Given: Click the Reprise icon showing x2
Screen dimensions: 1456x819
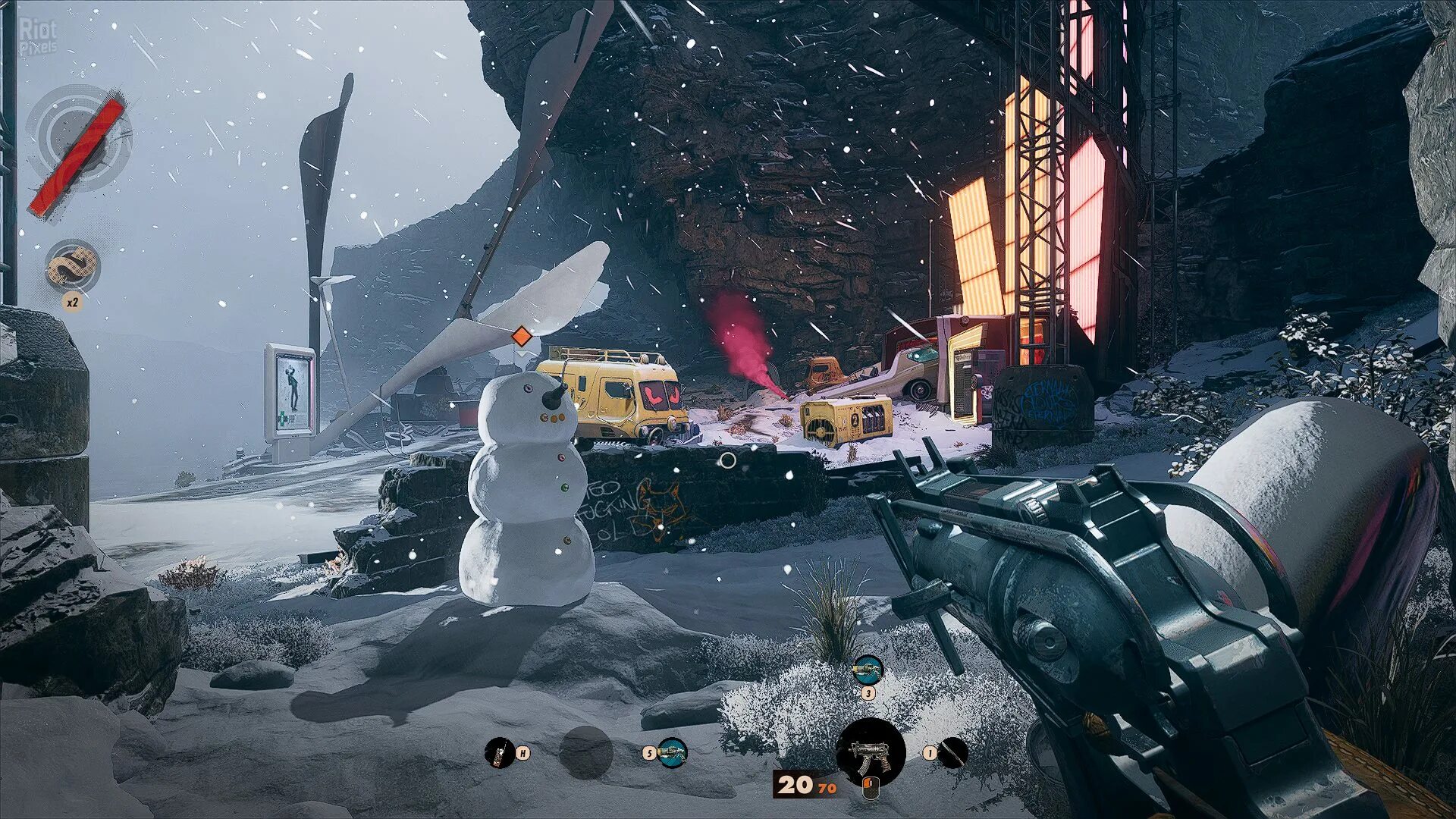Looking at the screenshot, I should coord(73,266).
